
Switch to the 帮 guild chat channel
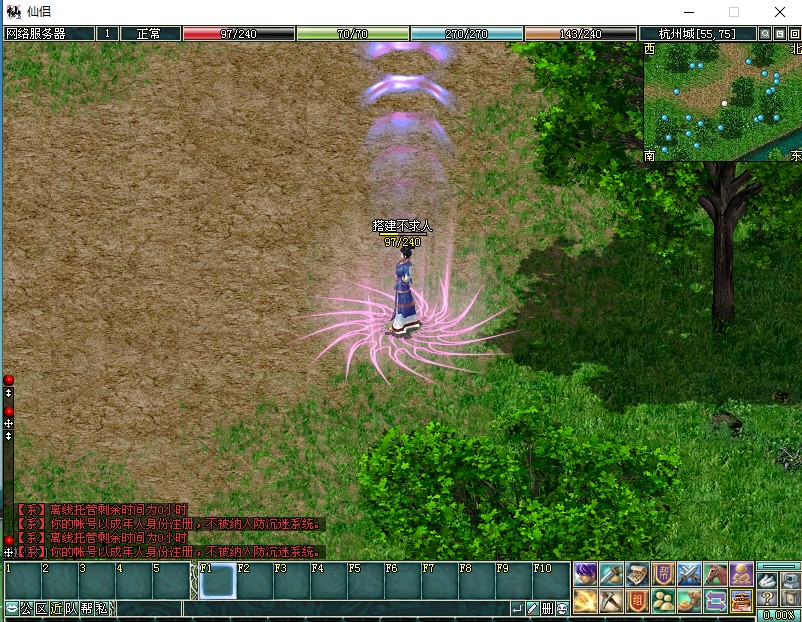(86, 608)
